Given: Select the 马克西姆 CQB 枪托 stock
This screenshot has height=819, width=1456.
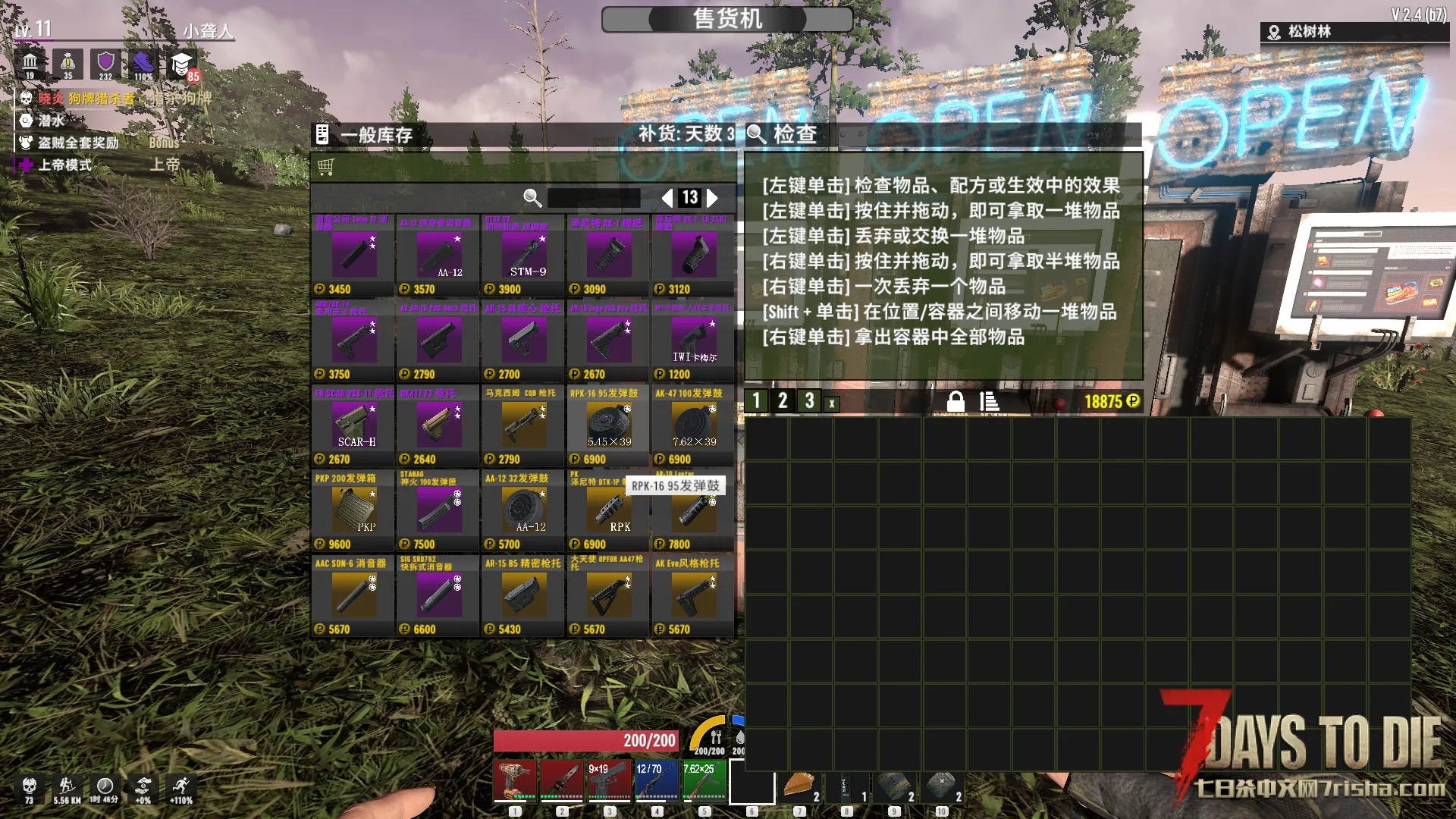Looking at the screenshot, I should tap(524, 425).
